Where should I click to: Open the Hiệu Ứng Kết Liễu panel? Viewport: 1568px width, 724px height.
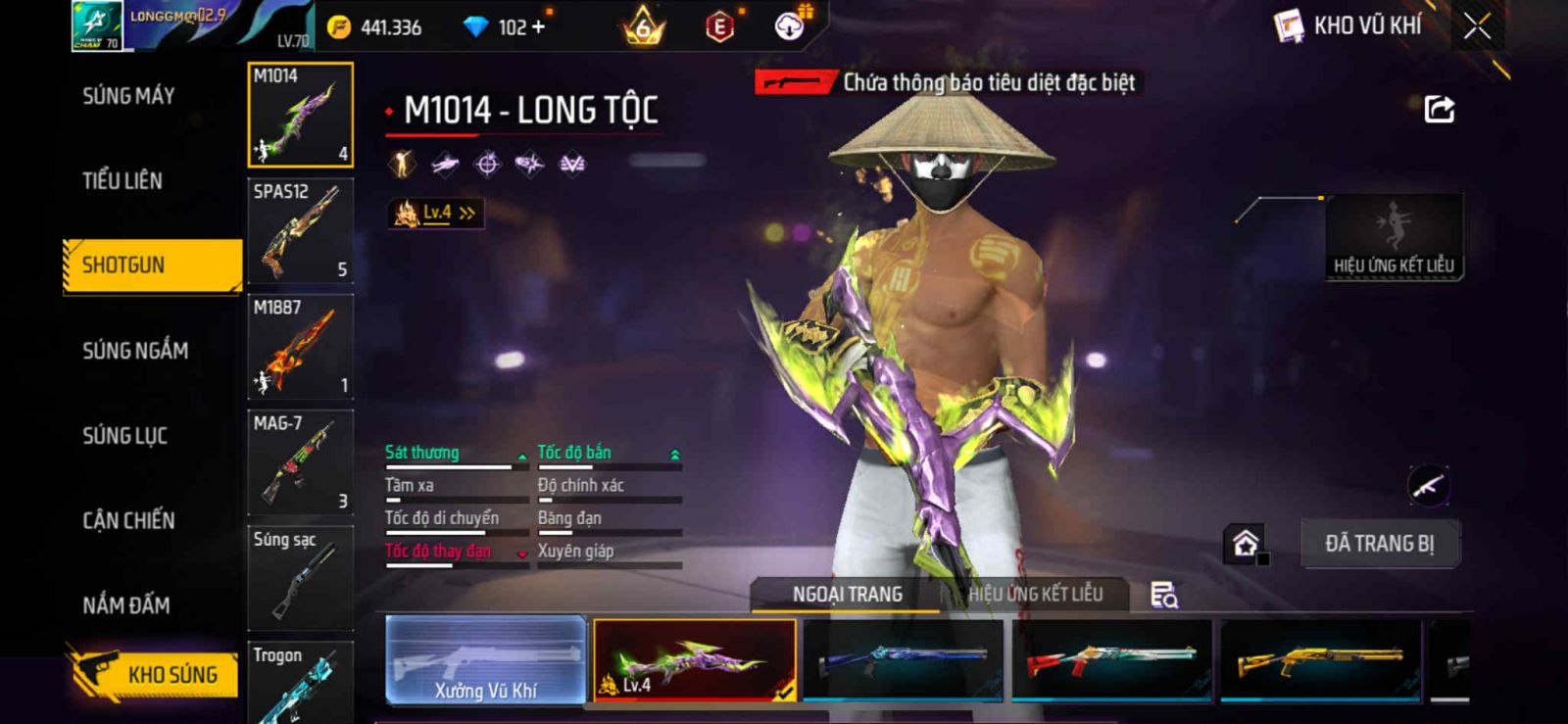coord(1394,238)
